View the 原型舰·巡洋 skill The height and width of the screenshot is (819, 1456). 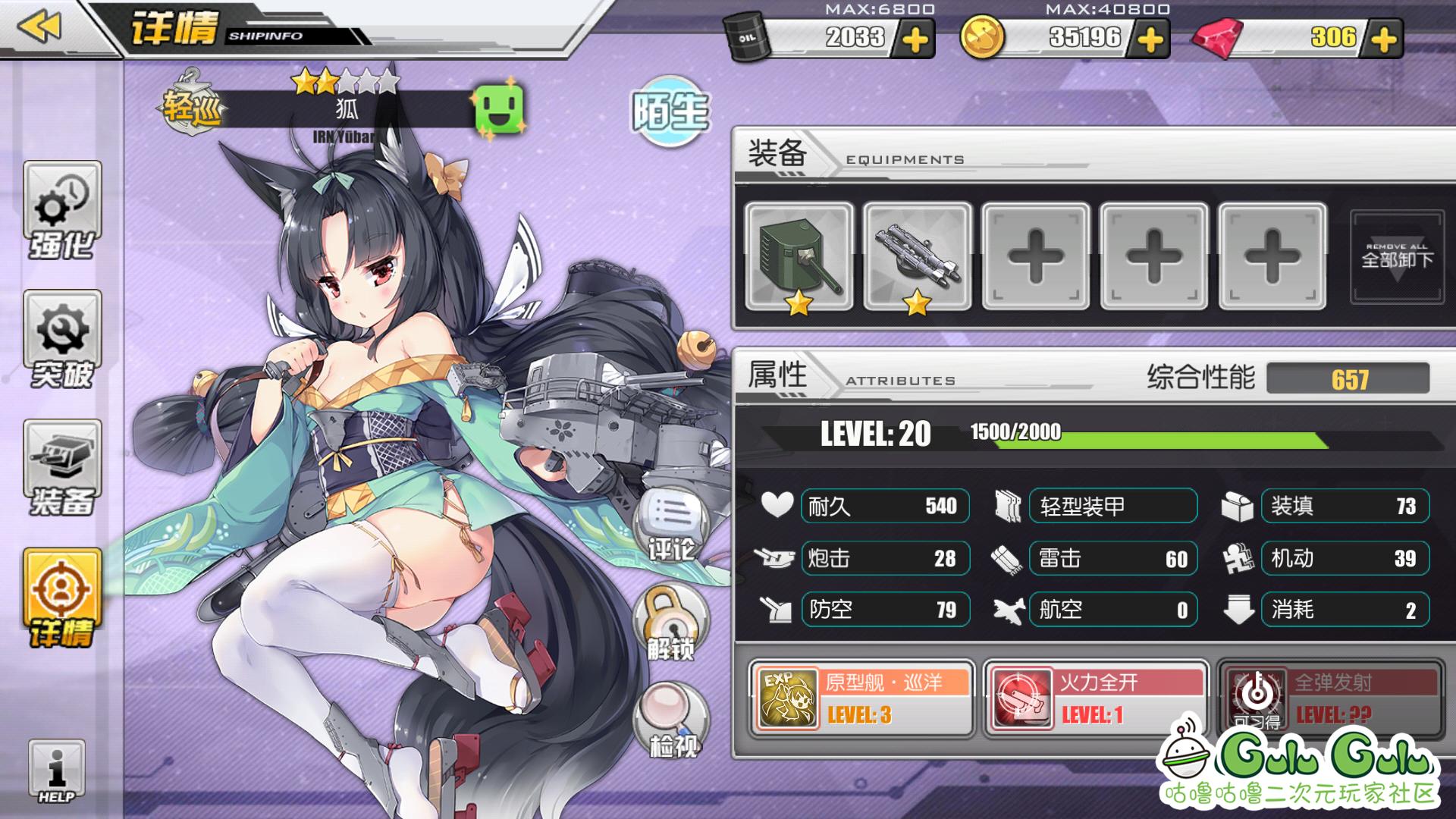pos(861,698)
